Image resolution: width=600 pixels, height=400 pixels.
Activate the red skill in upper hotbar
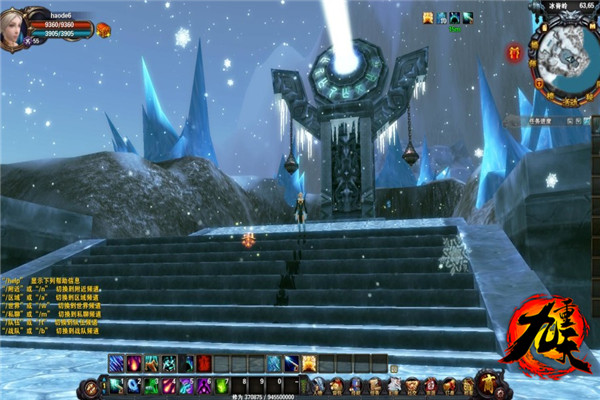click(x=204, y=363)
